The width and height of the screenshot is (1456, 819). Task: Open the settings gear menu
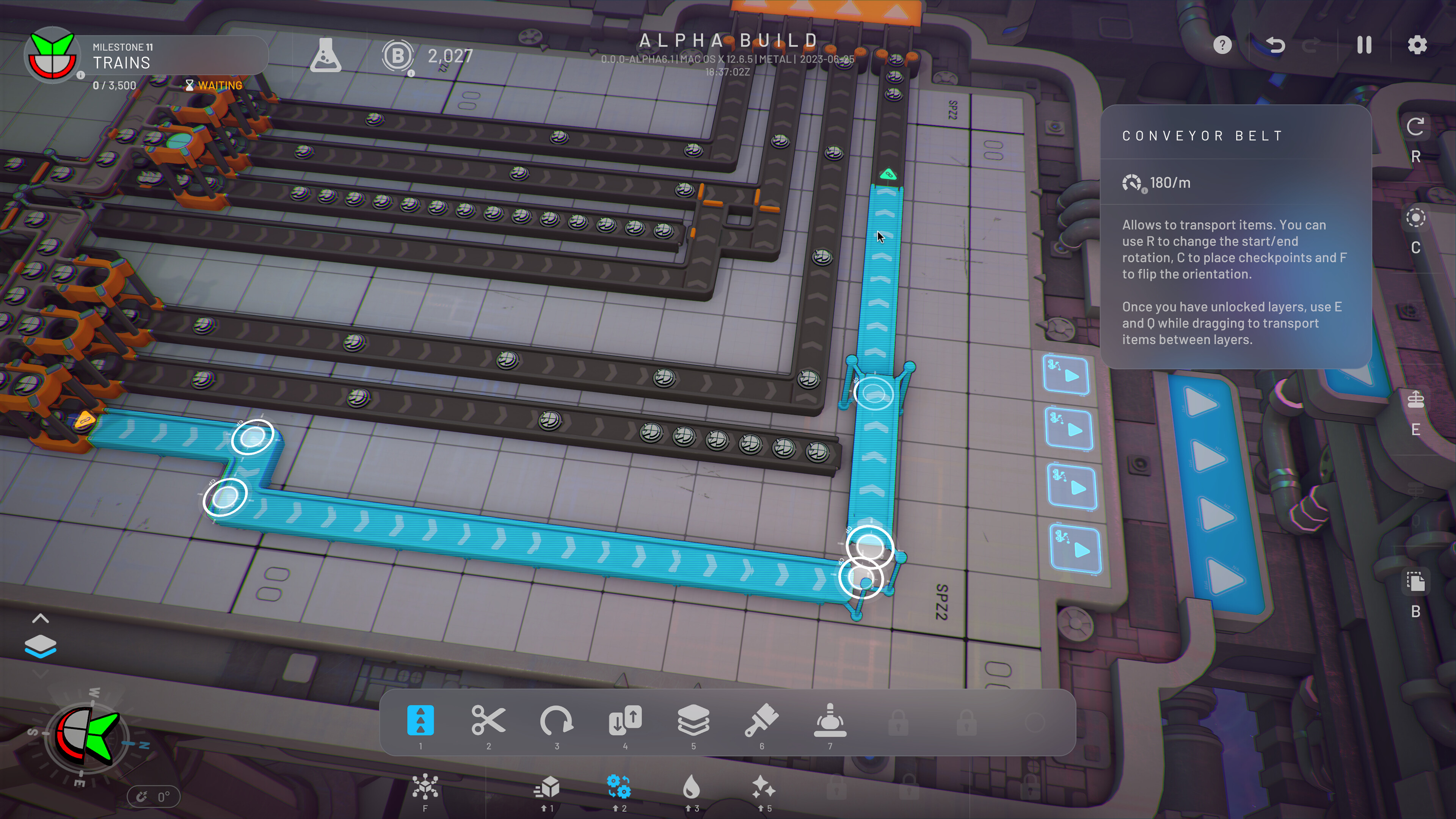click(x=1417, y=45)
